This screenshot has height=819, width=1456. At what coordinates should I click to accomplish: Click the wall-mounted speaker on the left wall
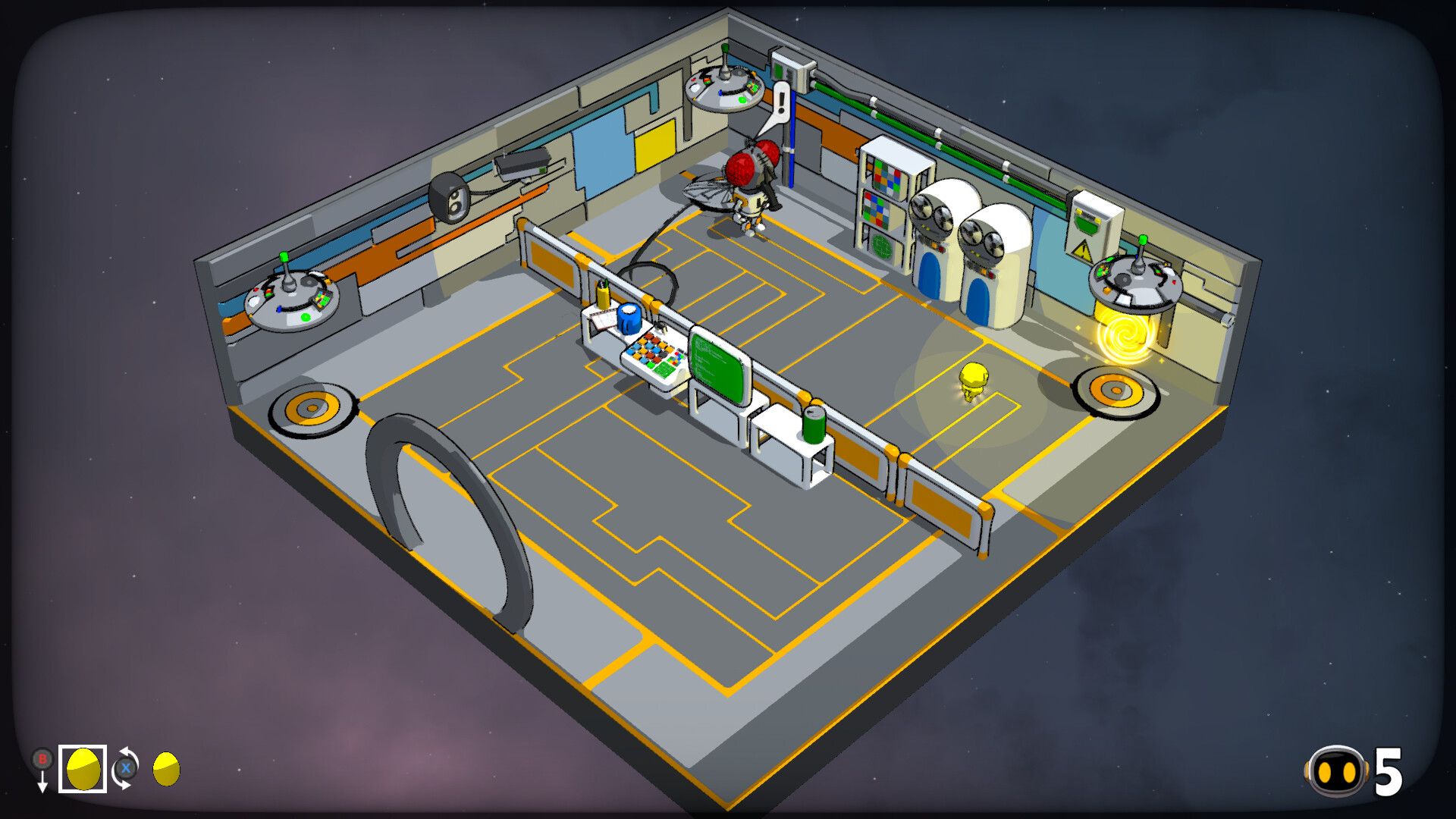[450, 197]
